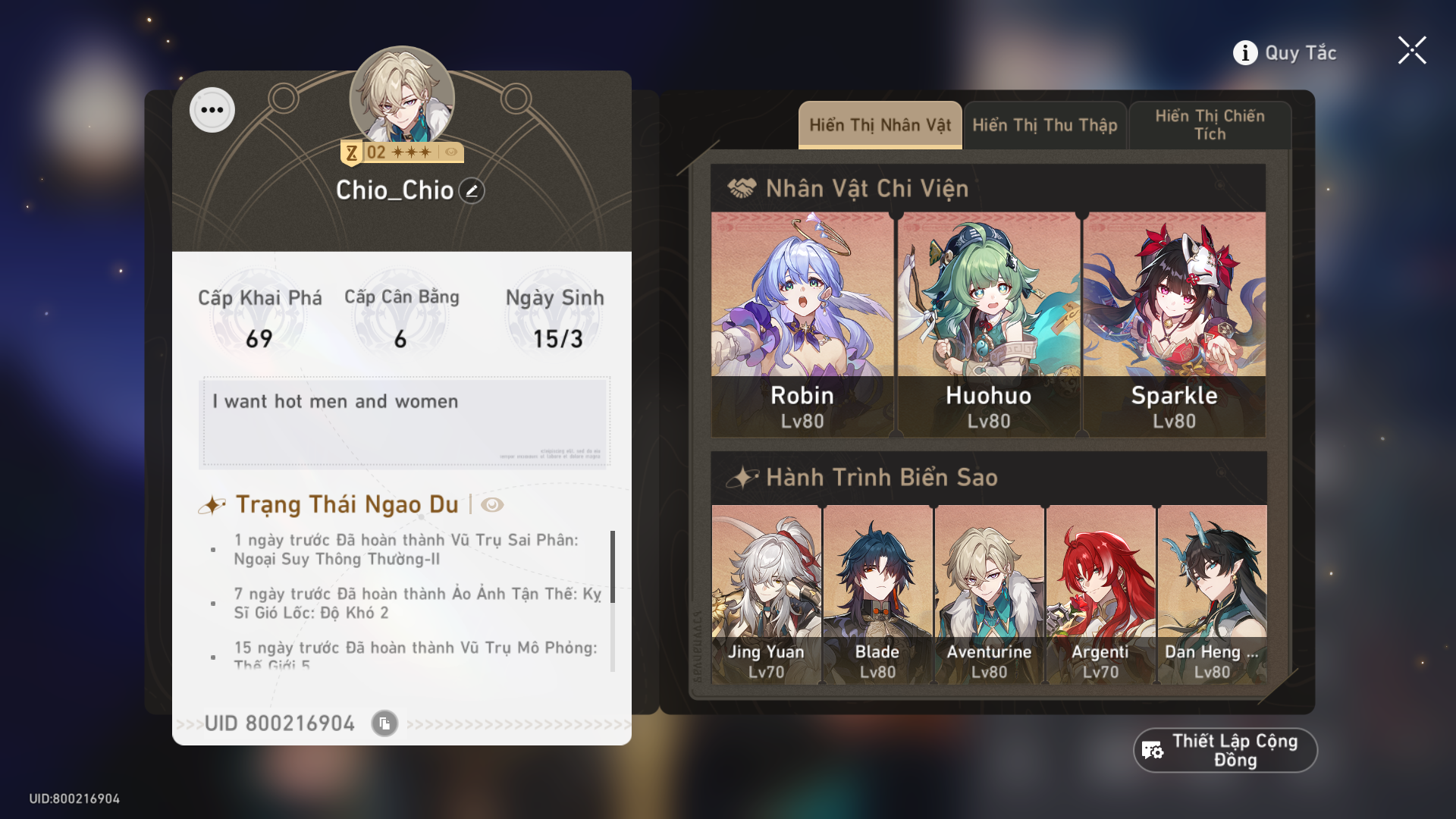
Task: Switch to Hiển Thị Nhân Vật tab
Action: [x=880, y=125]
